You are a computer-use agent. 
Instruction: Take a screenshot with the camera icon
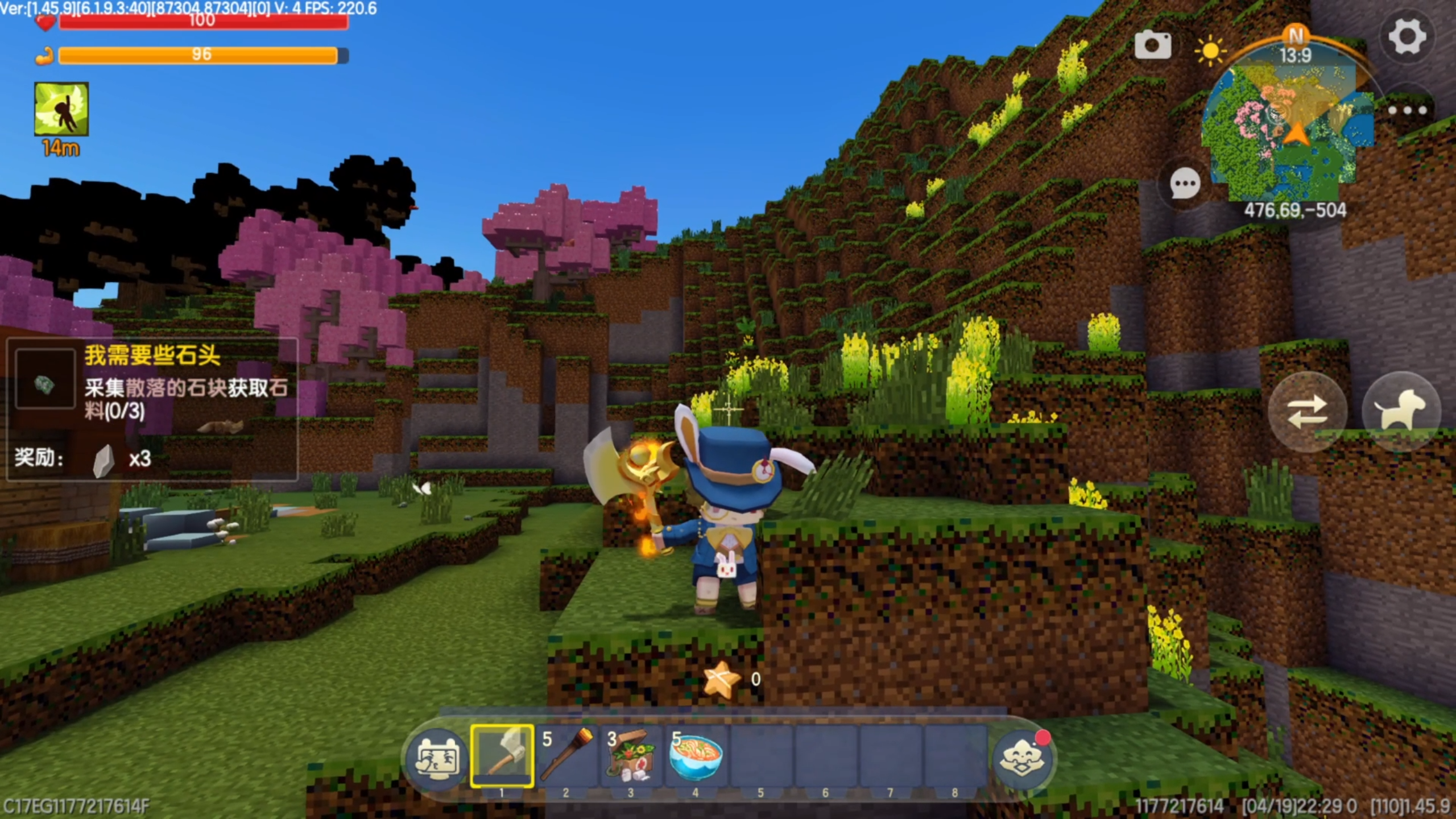pos(1153,45)
